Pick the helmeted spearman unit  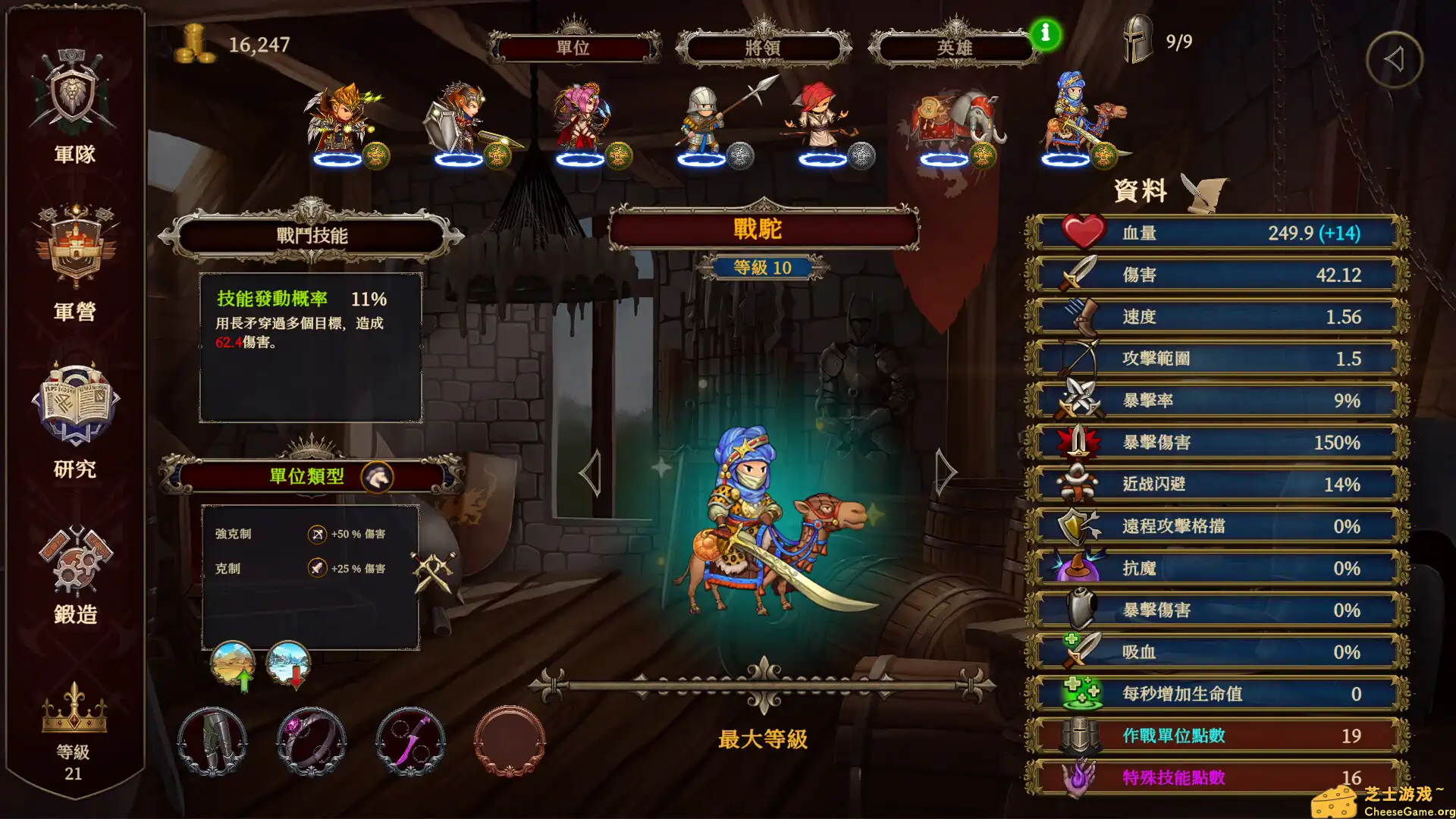pos(705,121)
